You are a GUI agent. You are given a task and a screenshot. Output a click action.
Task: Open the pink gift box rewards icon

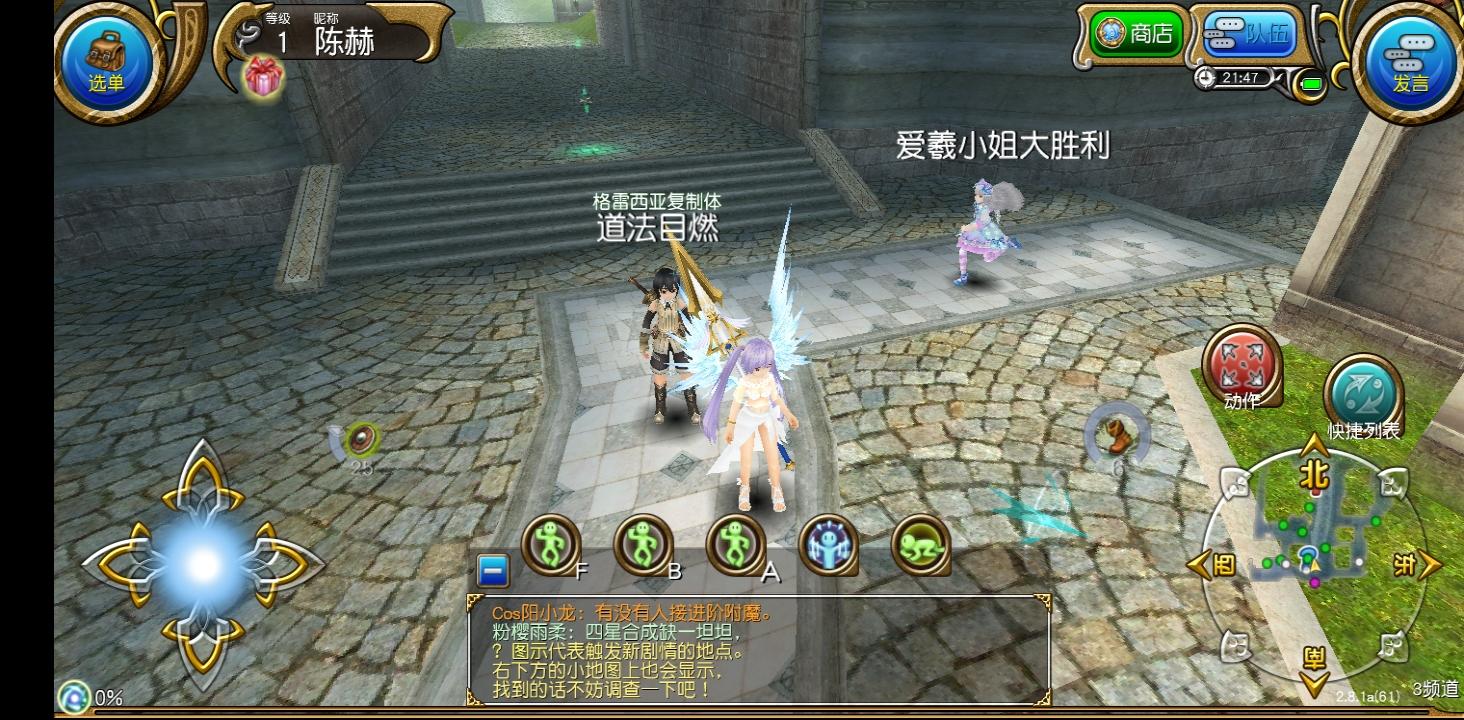point(262,78)
